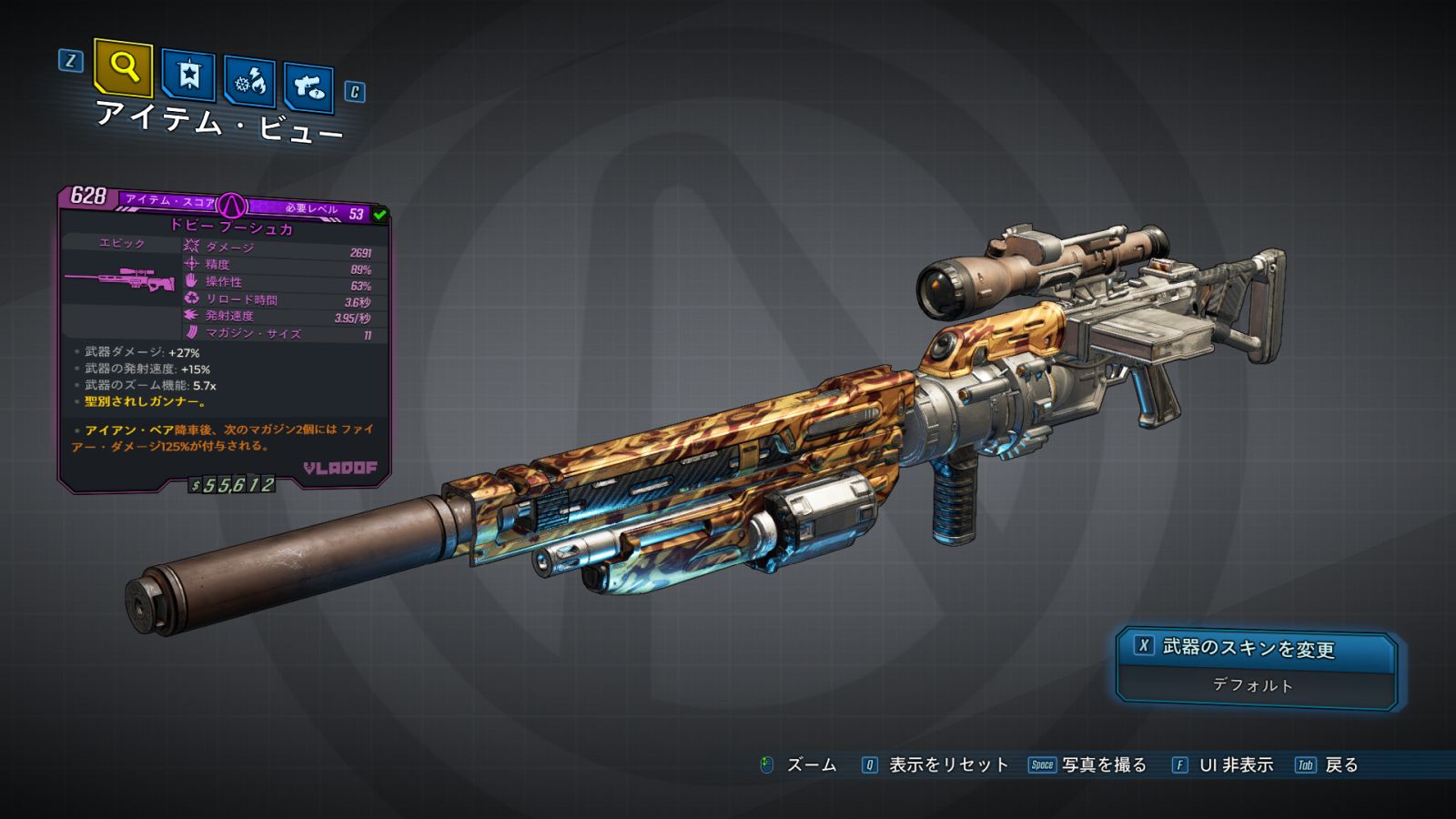Take a photo with 写真を撮る
1456x819 pixels.
[1088, 765]
